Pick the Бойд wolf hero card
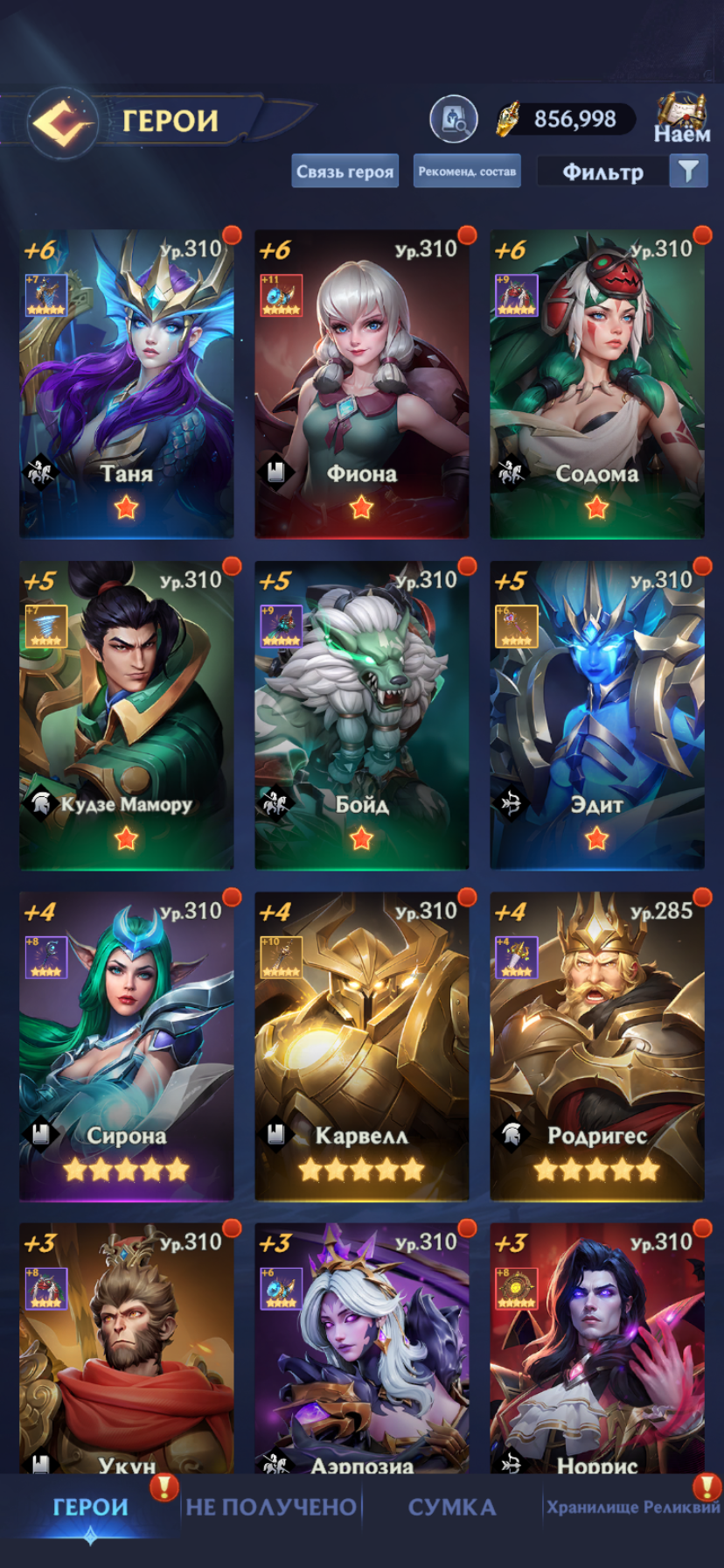Image resolution: width=724 pixels, height=1568 pixels. (x=361, y=714)
